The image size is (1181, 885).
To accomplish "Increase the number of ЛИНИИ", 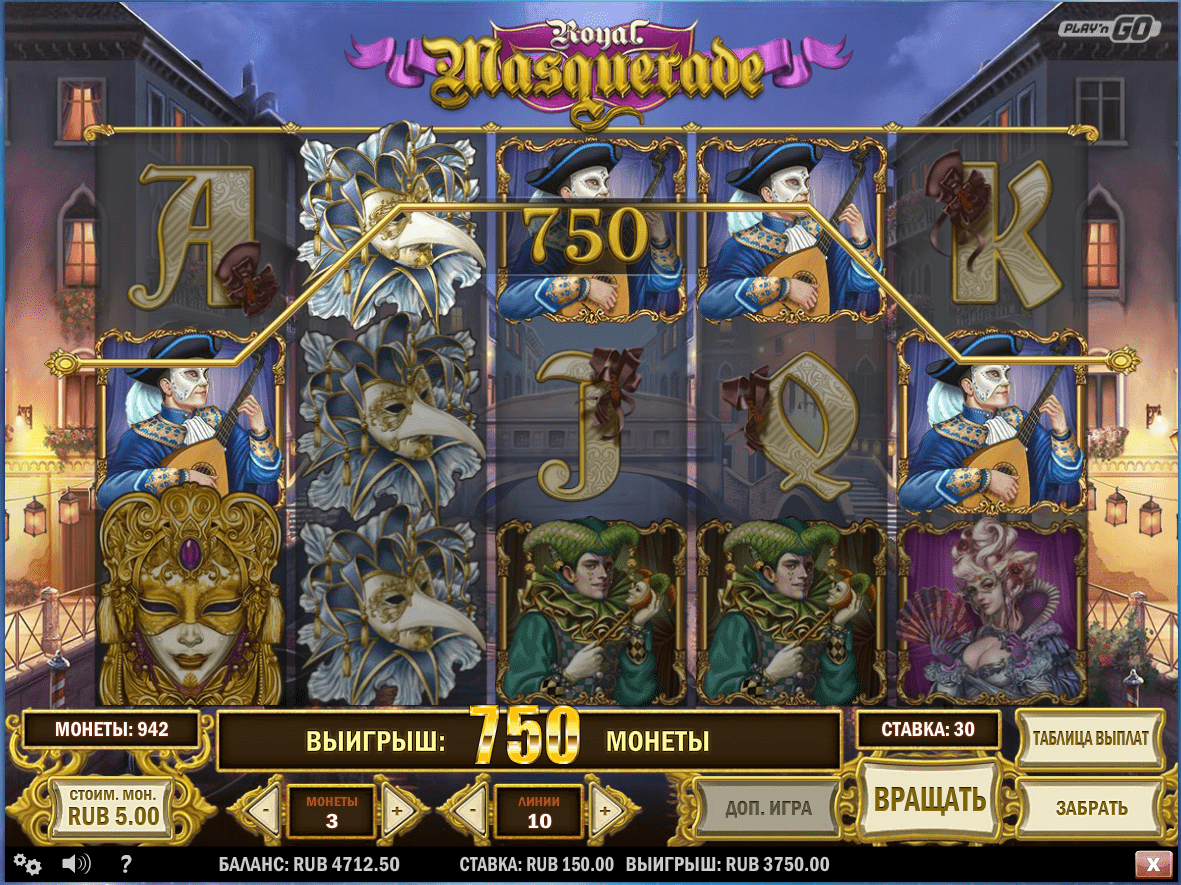I will coord(604,810).
